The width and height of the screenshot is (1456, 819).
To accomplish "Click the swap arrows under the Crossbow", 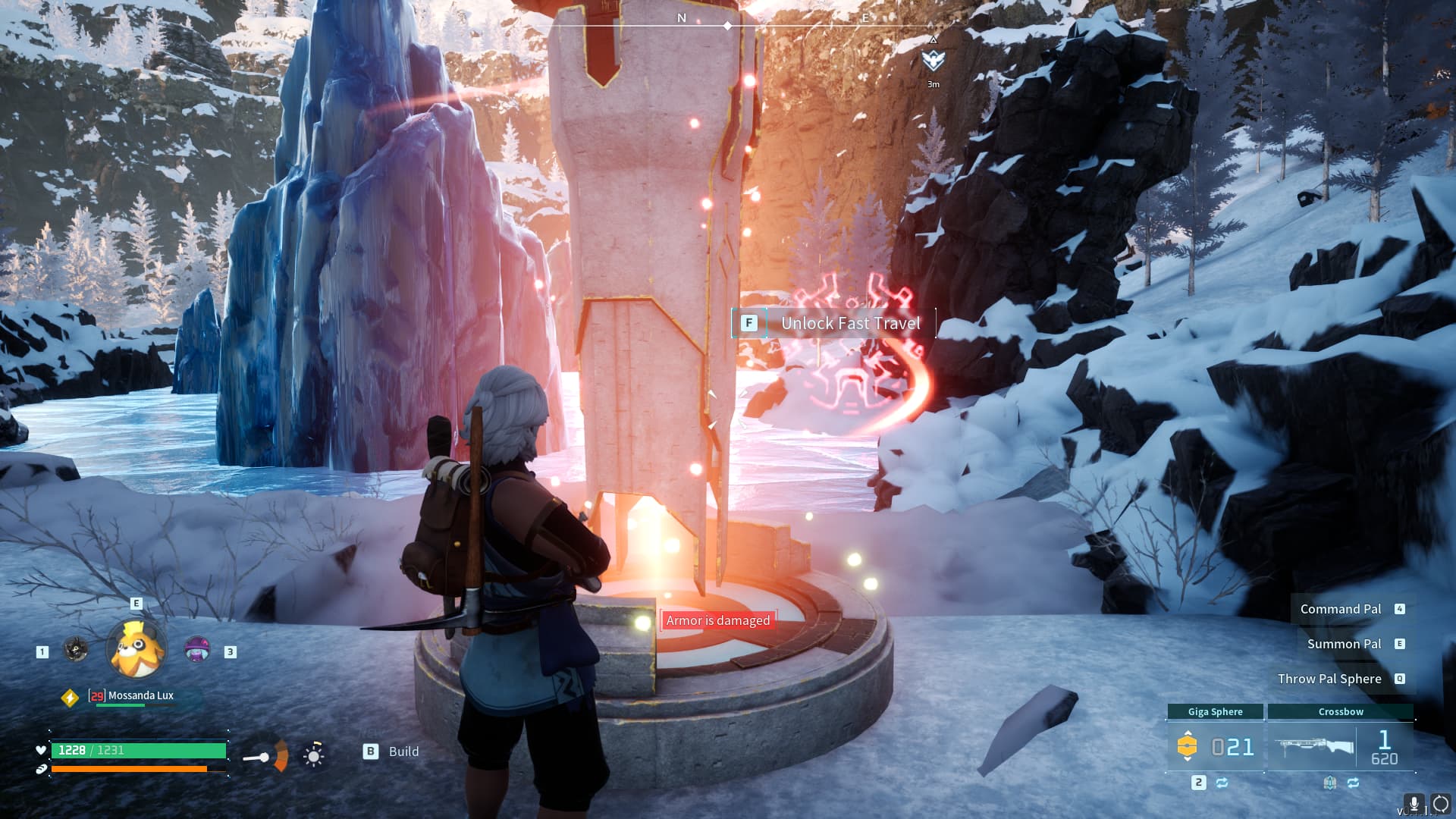I will point(1354,783).
